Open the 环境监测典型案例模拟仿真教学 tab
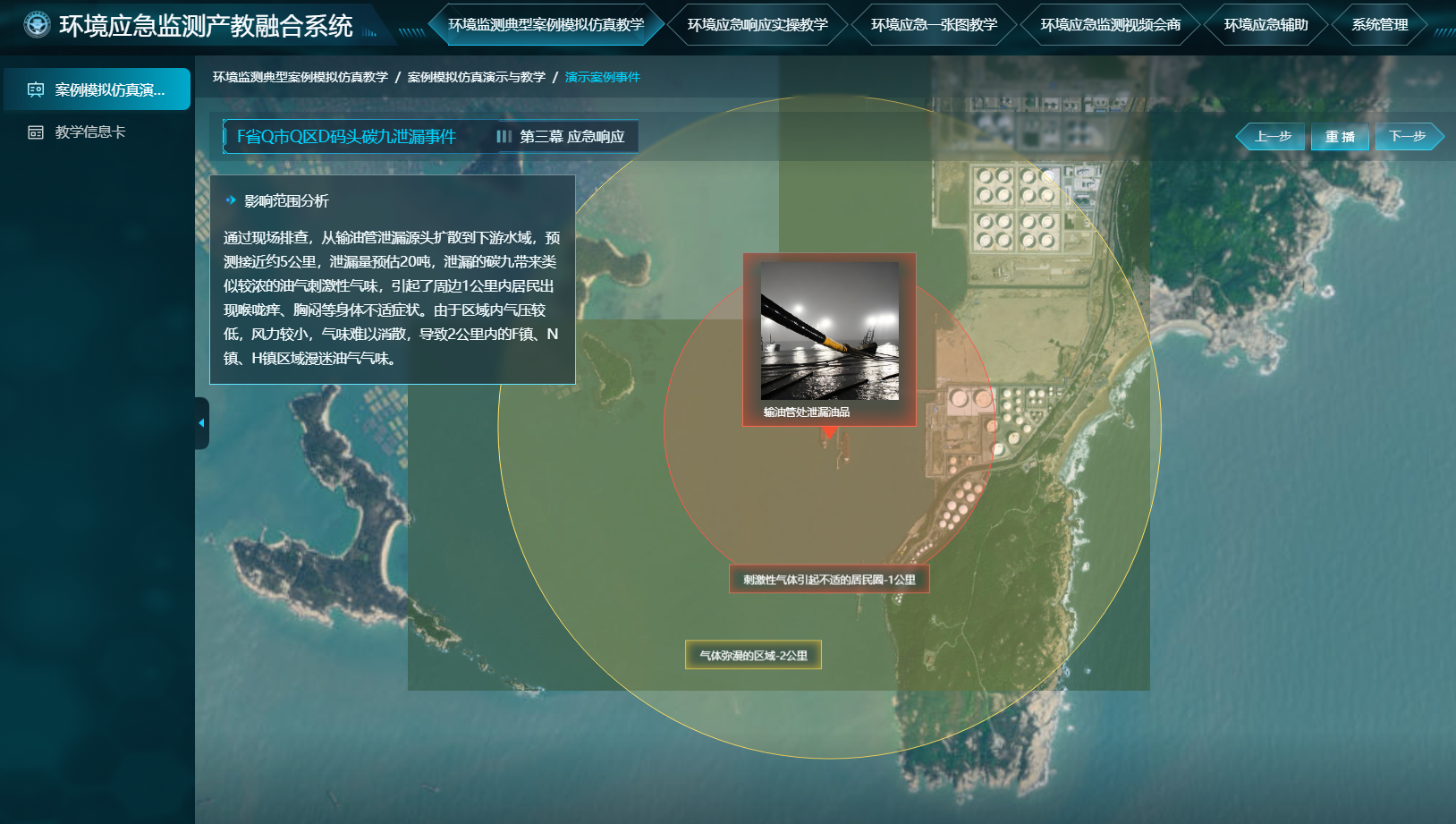 [x=546, y=25]
